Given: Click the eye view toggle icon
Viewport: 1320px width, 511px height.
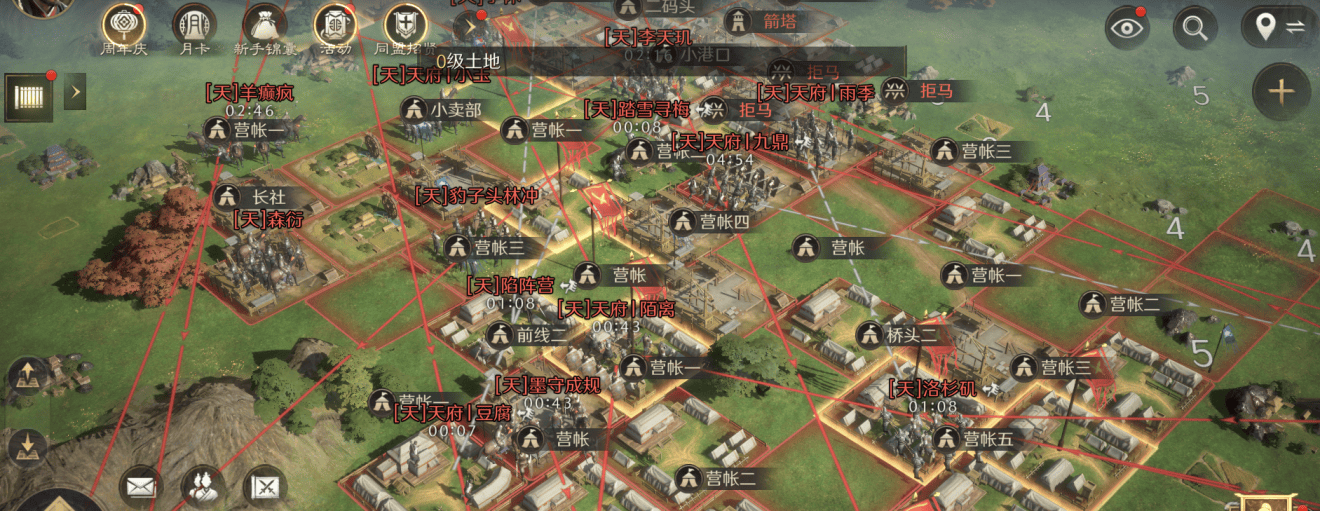Looking at the screenshot, I should click(x=1127, y=27).
